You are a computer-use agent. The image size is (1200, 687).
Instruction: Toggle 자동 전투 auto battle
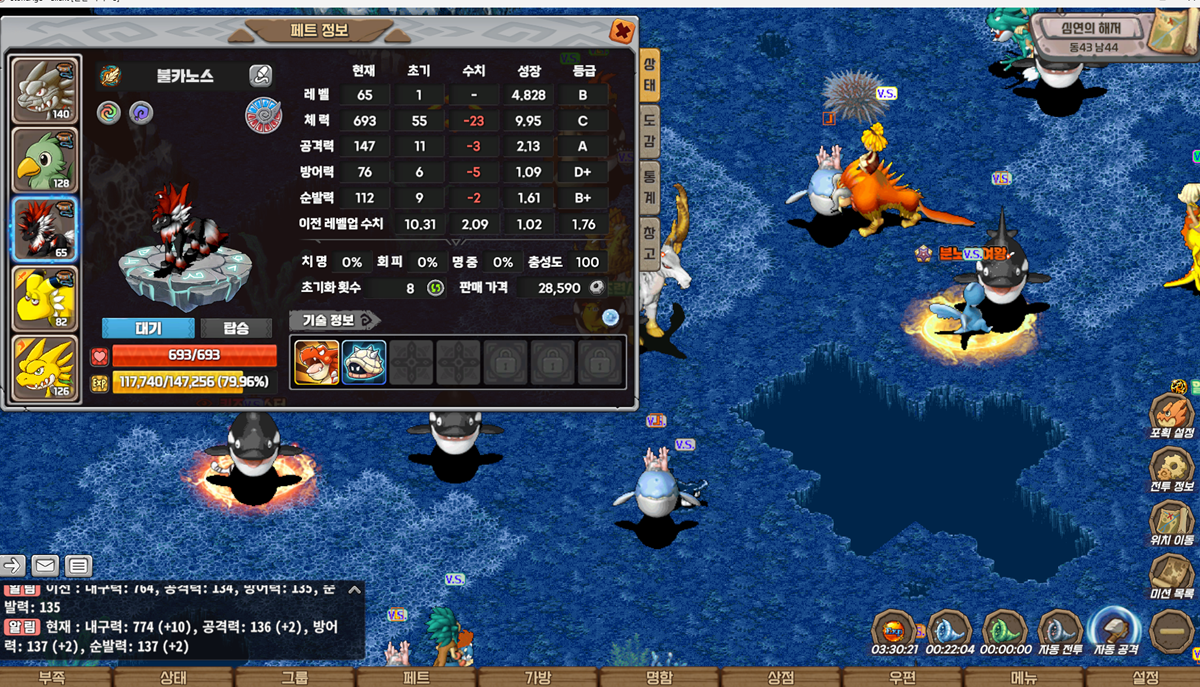pos(1060,633)
